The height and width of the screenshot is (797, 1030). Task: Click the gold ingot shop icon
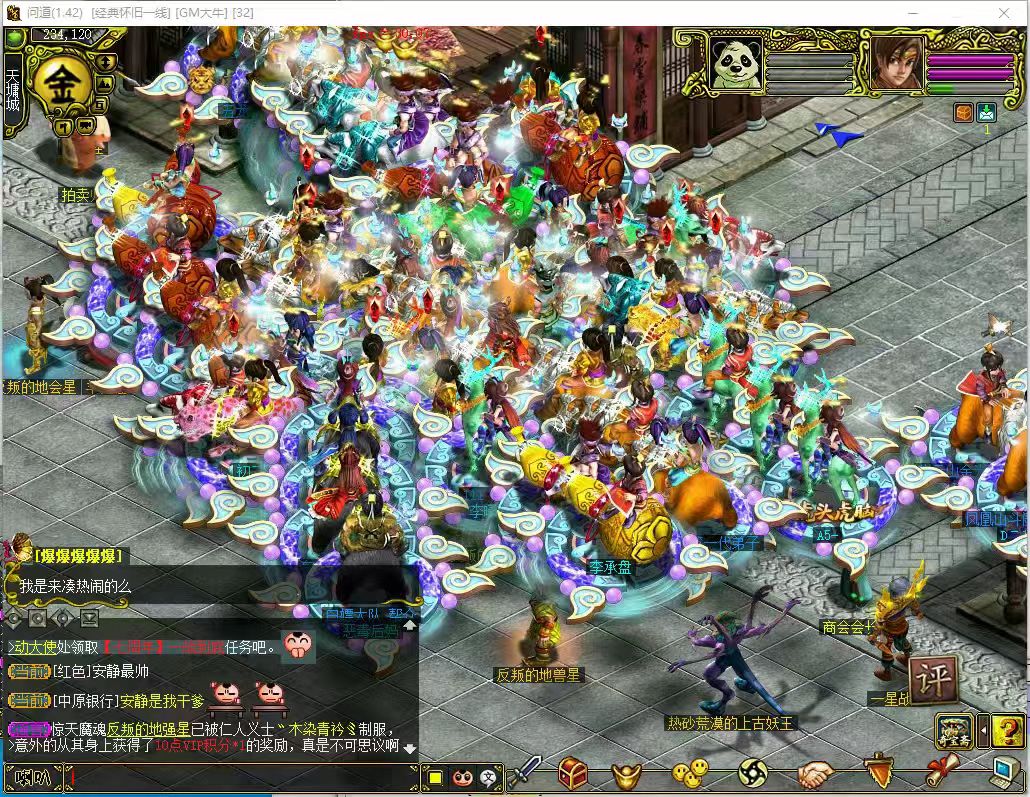(x=628, y=774)
